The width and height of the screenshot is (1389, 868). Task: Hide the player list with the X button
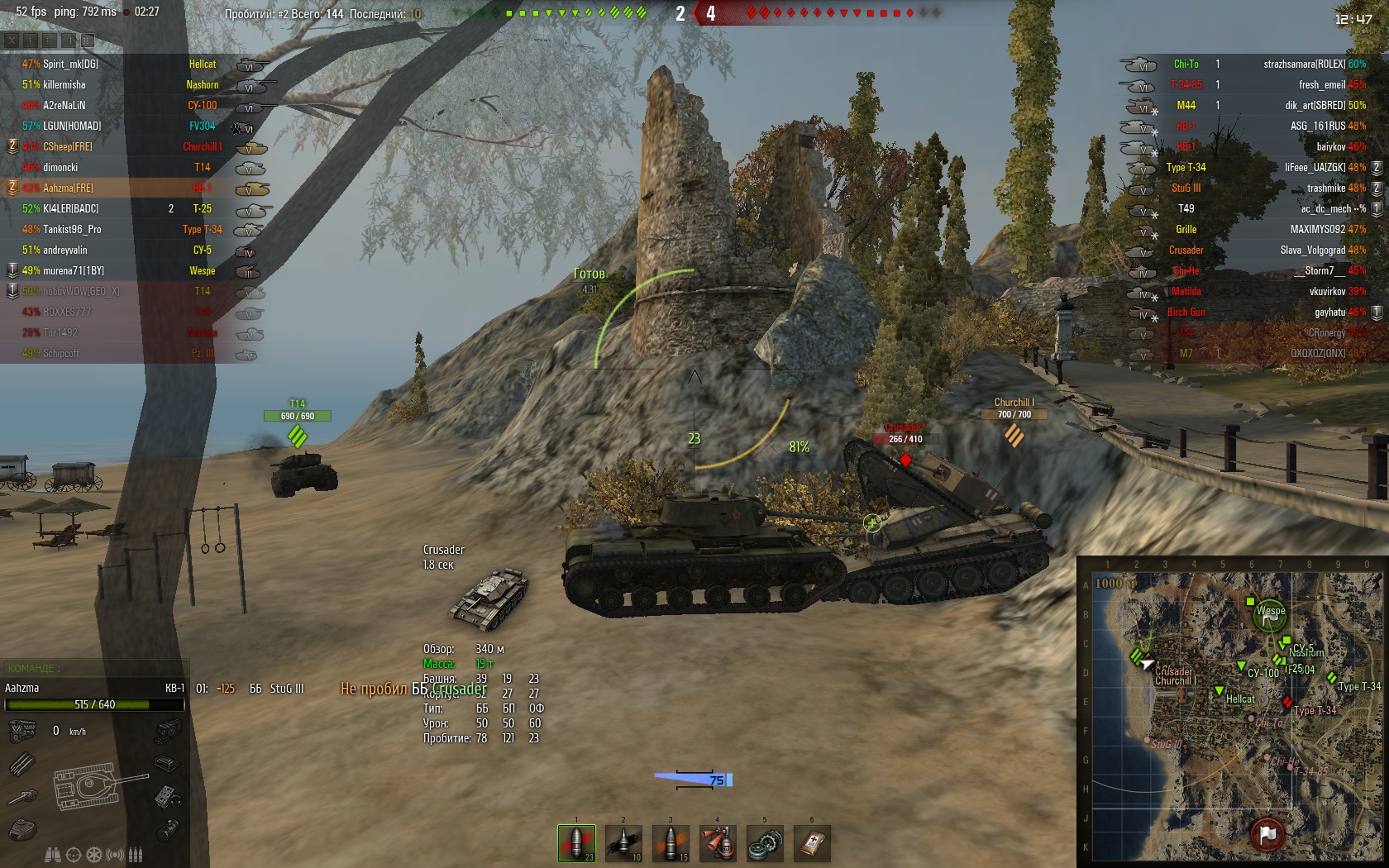12,40
